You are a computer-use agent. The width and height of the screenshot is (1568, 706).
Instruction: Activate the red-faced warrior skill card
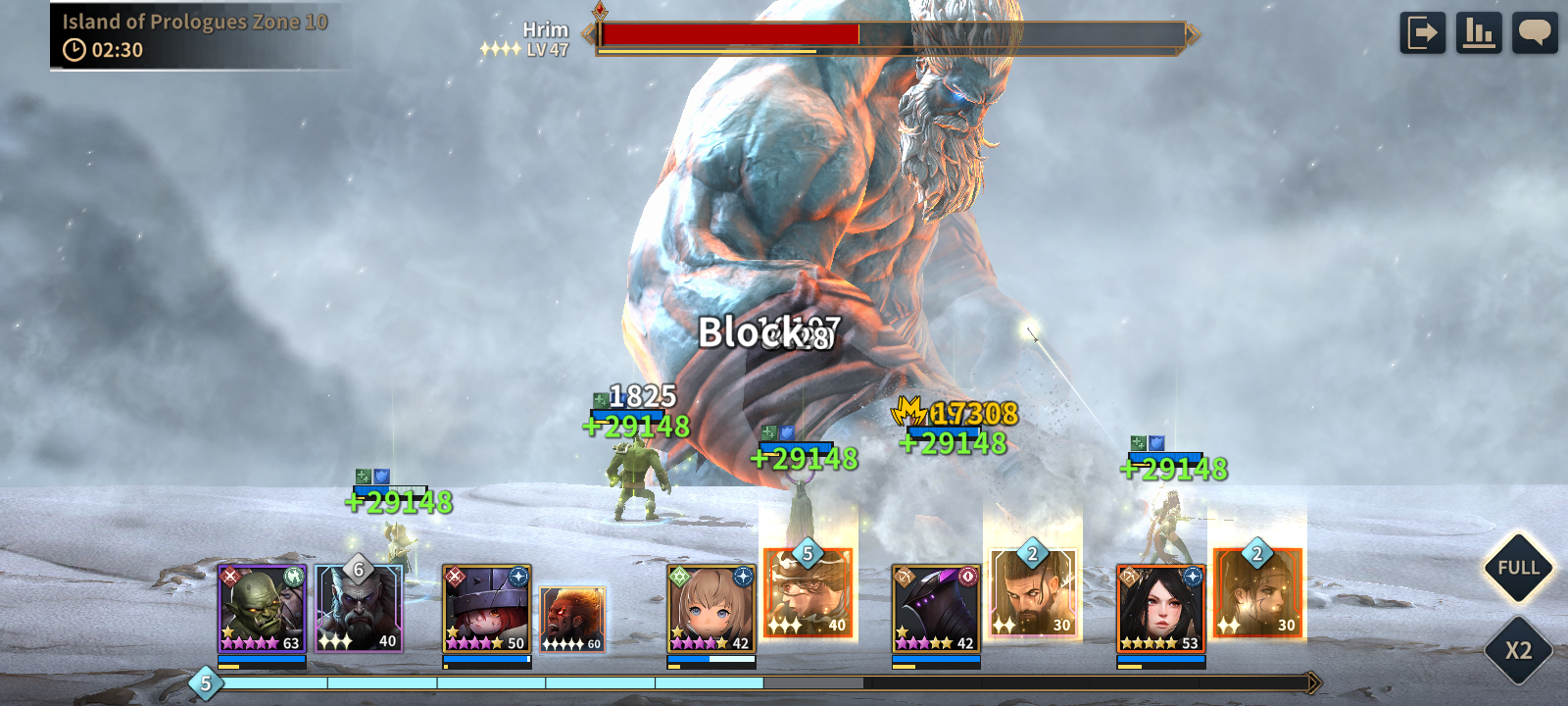pos(572,620)
